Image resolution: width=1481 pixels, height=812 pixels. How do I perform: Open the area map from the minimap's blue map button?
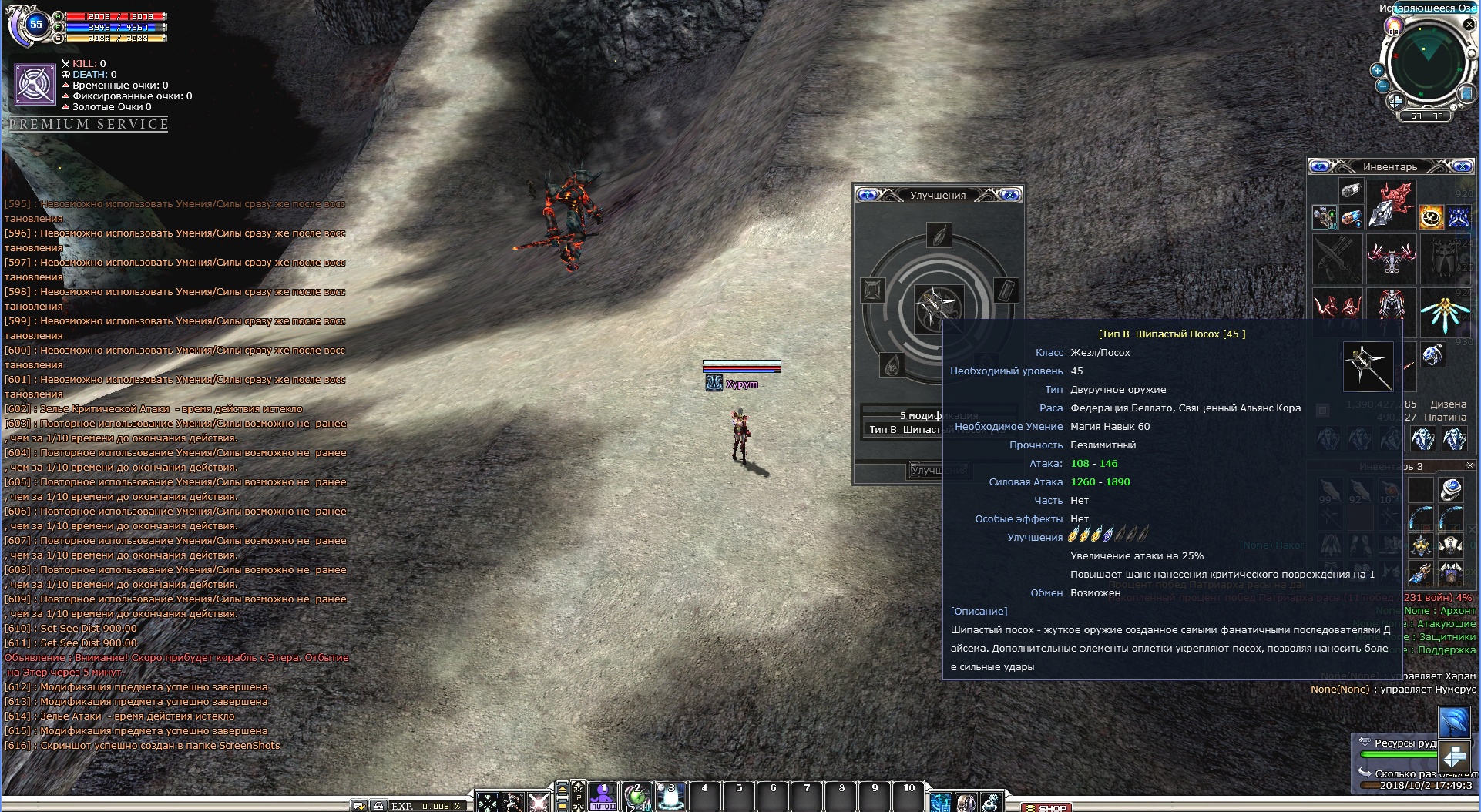coord(1466,93)
